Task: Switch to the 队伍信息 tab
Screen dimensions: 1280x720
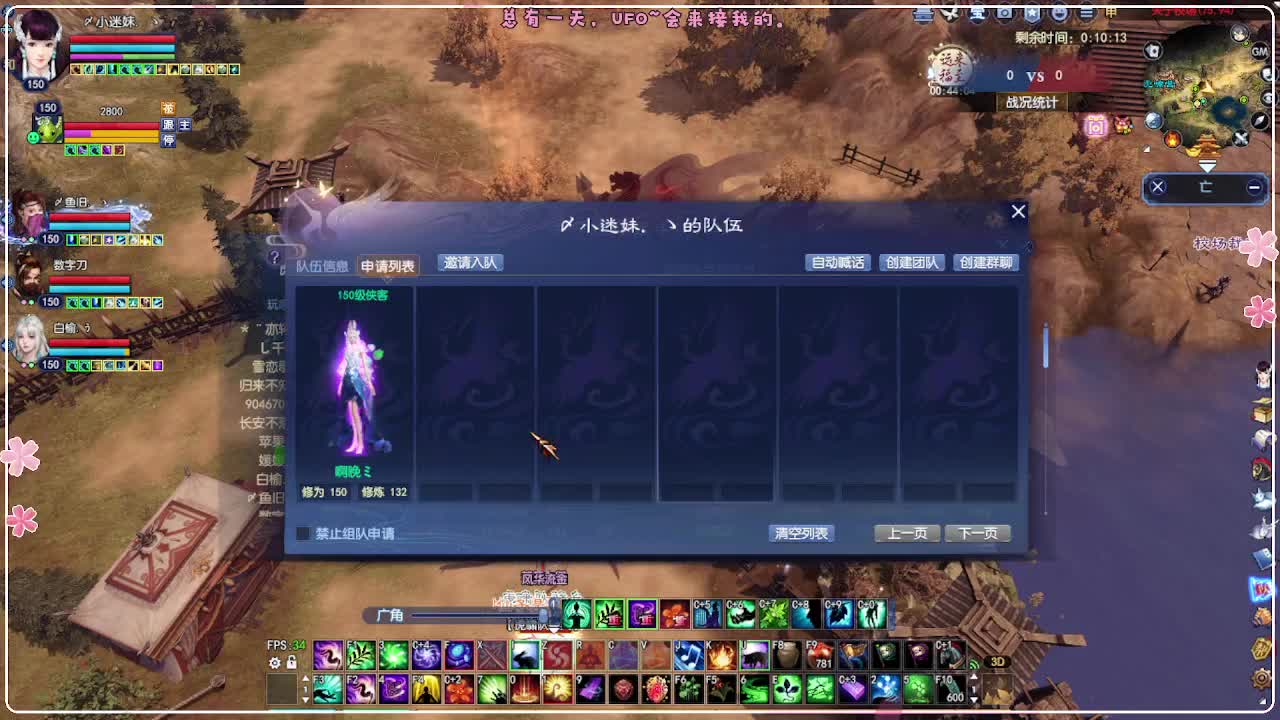Action: pyautogui.click(x=322, y=265)
